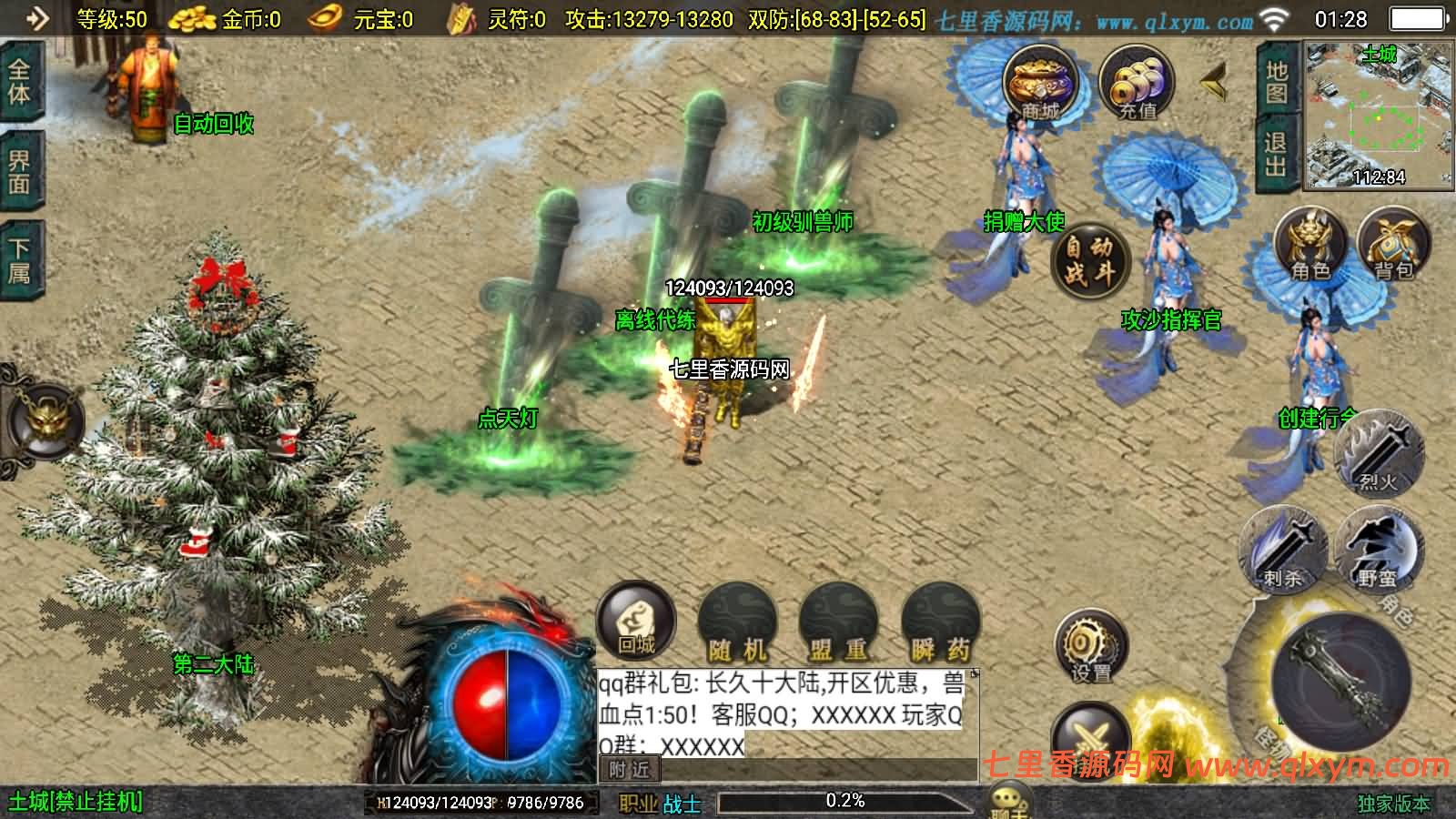The image size is (1456, 819).
Task: Select the 全体 tab
Action: [20, 82]
